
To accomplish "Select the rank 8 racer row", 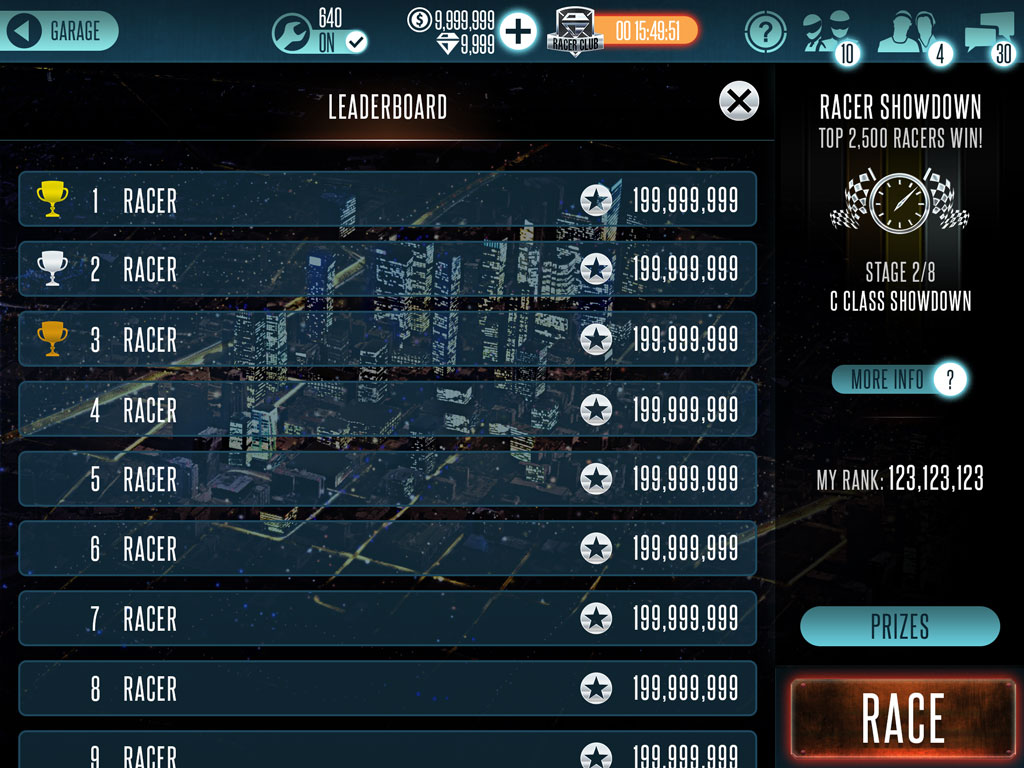I will (x=387, y=688).
